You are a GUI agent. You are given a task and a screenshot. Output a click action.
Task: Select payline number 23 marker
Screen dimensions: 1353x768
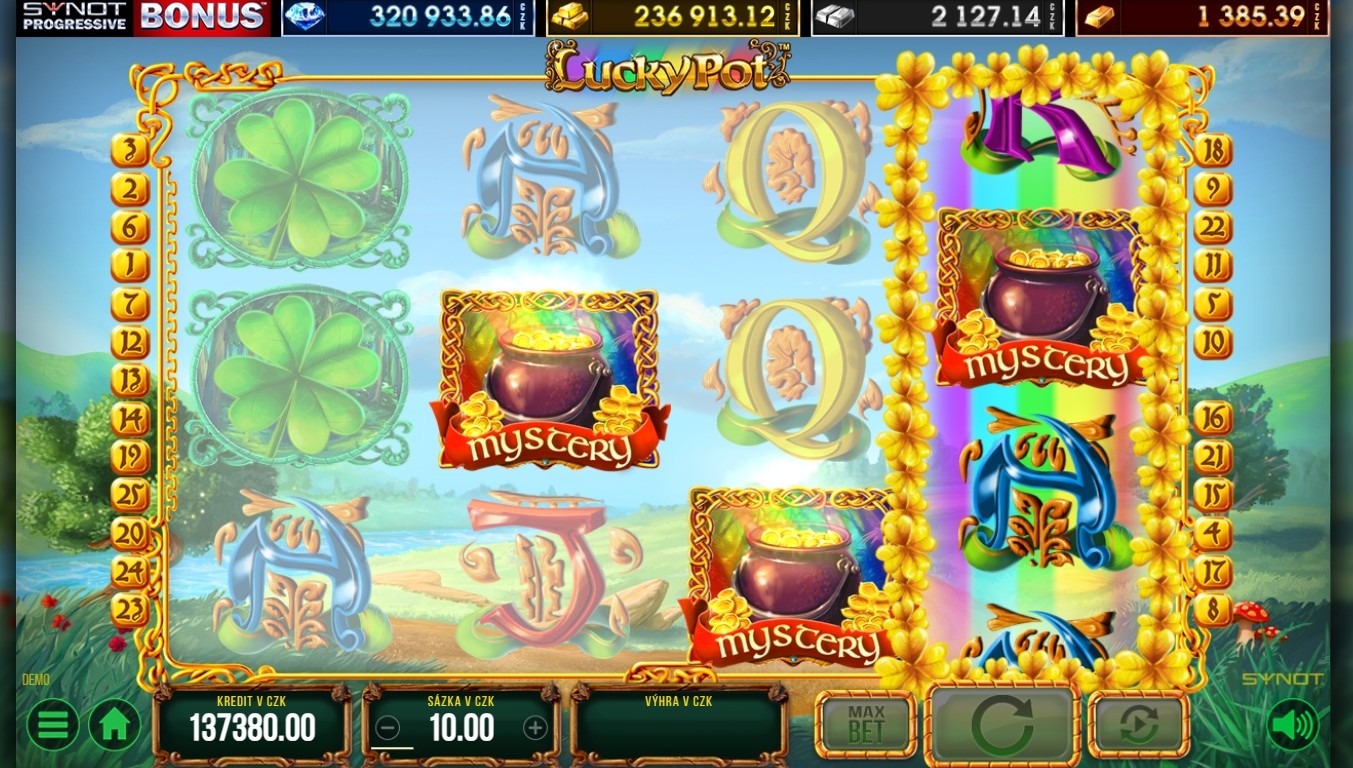[130, 610]
